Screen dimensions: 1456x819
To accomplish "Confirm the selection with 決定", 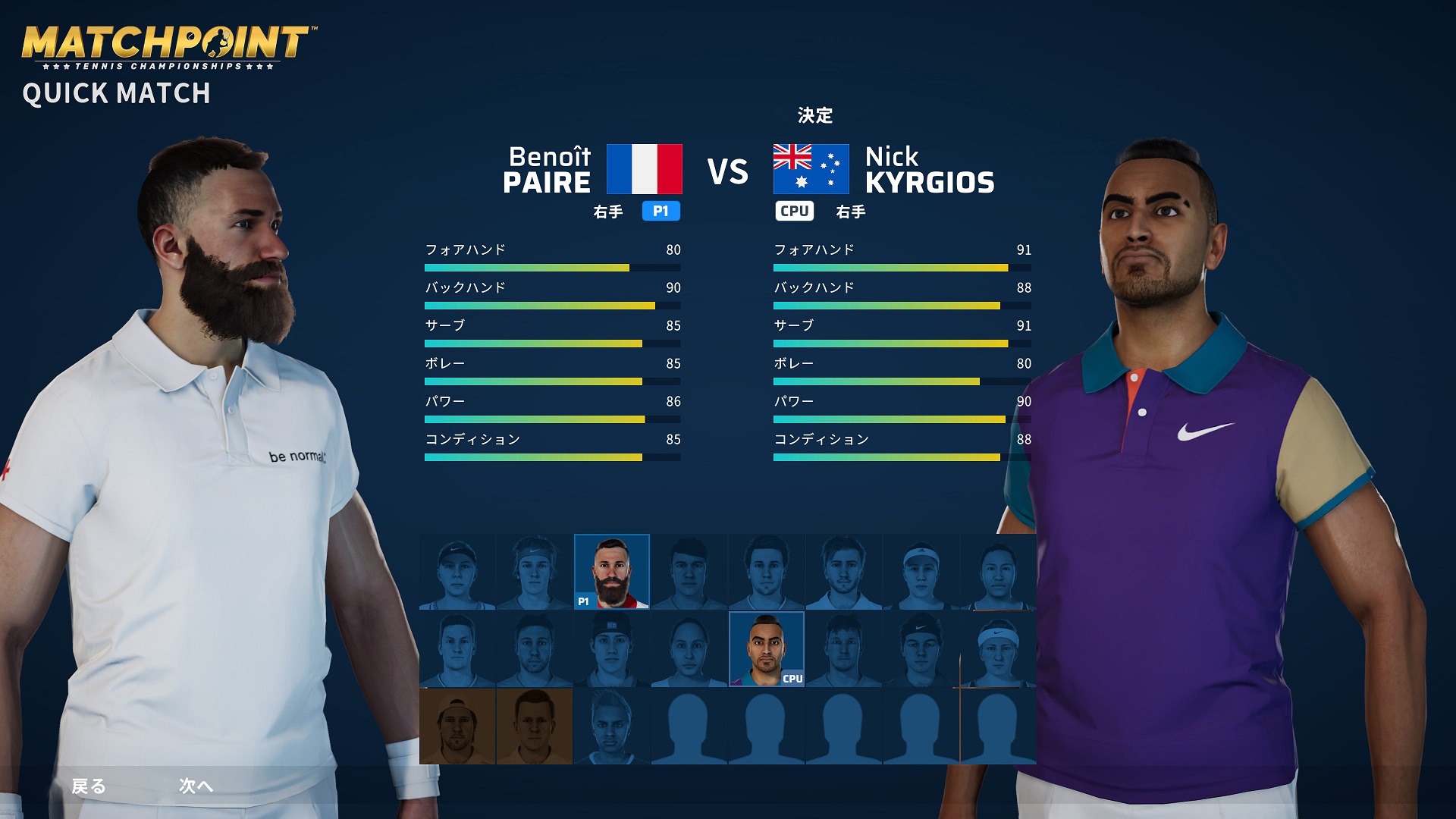I will pyautogui.click(x=815, y=115).
